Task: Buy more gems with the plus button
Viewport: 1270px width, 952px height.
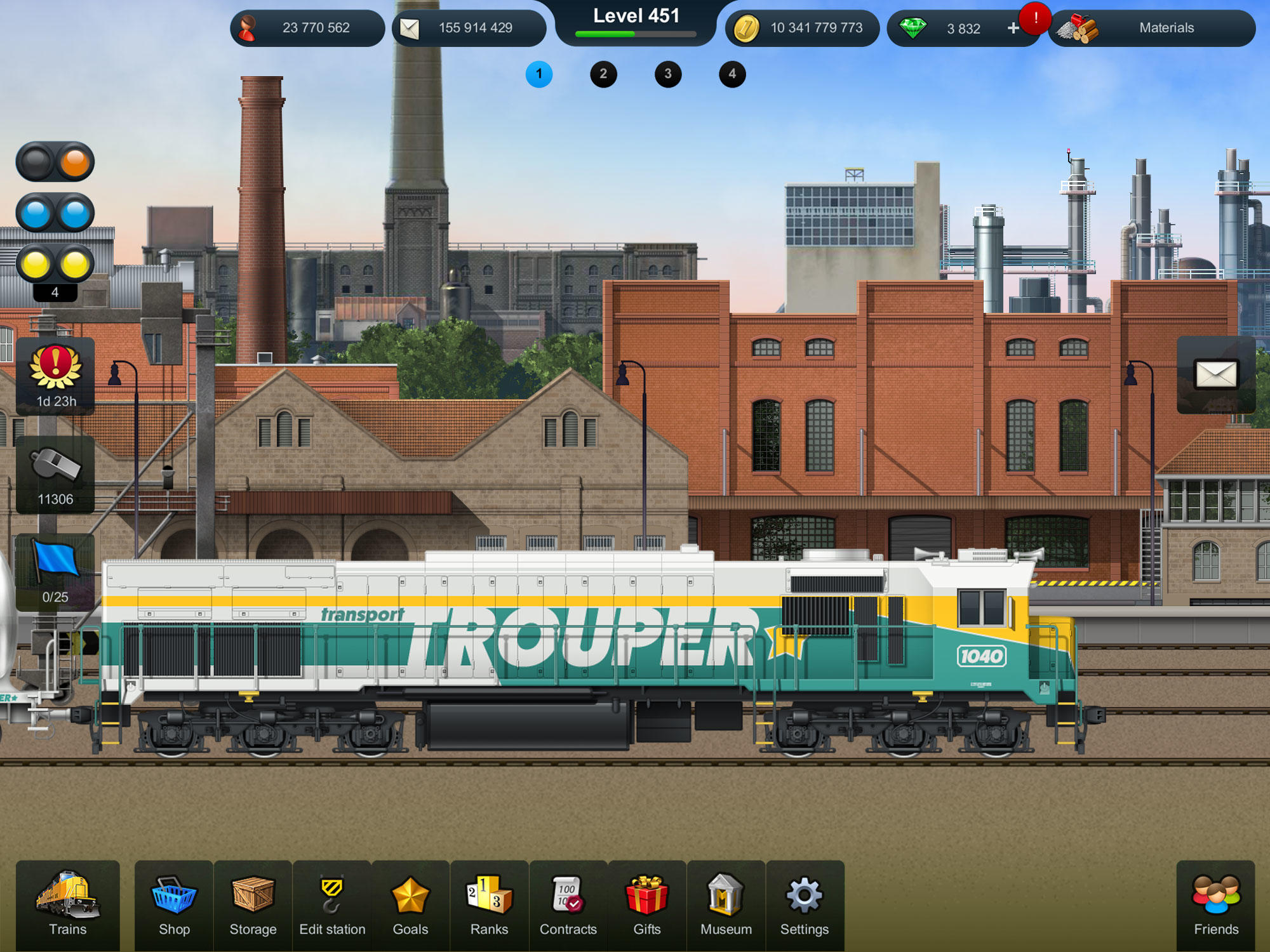Action: point(1012,29)
